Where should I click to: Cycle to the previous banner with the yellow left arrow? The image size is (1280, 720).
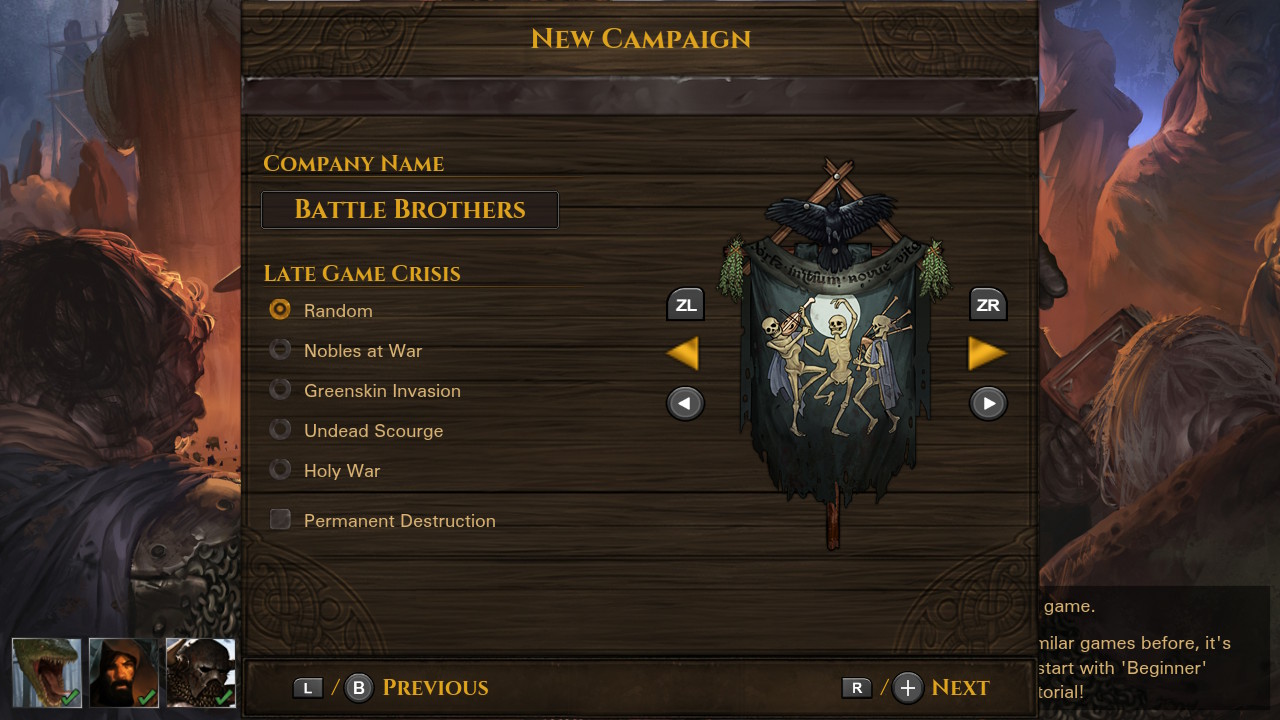[684, 352]
